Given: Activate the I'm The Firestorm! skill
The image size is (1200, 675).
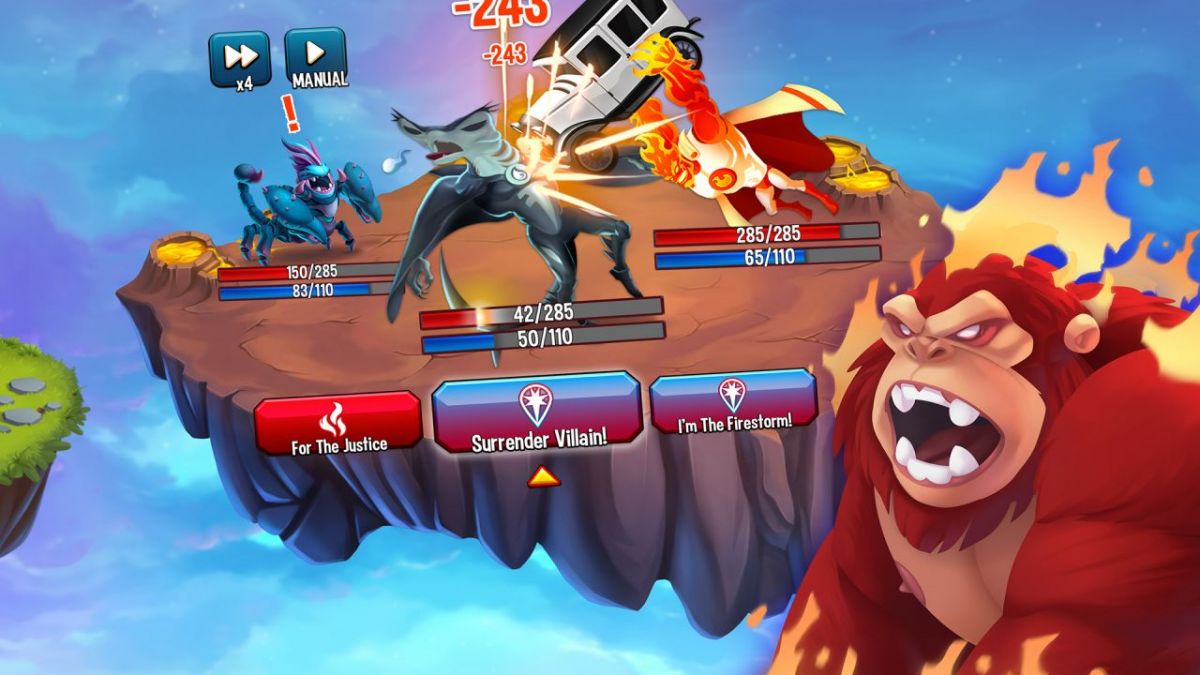Looking at the screenshot, I should 733,402.
